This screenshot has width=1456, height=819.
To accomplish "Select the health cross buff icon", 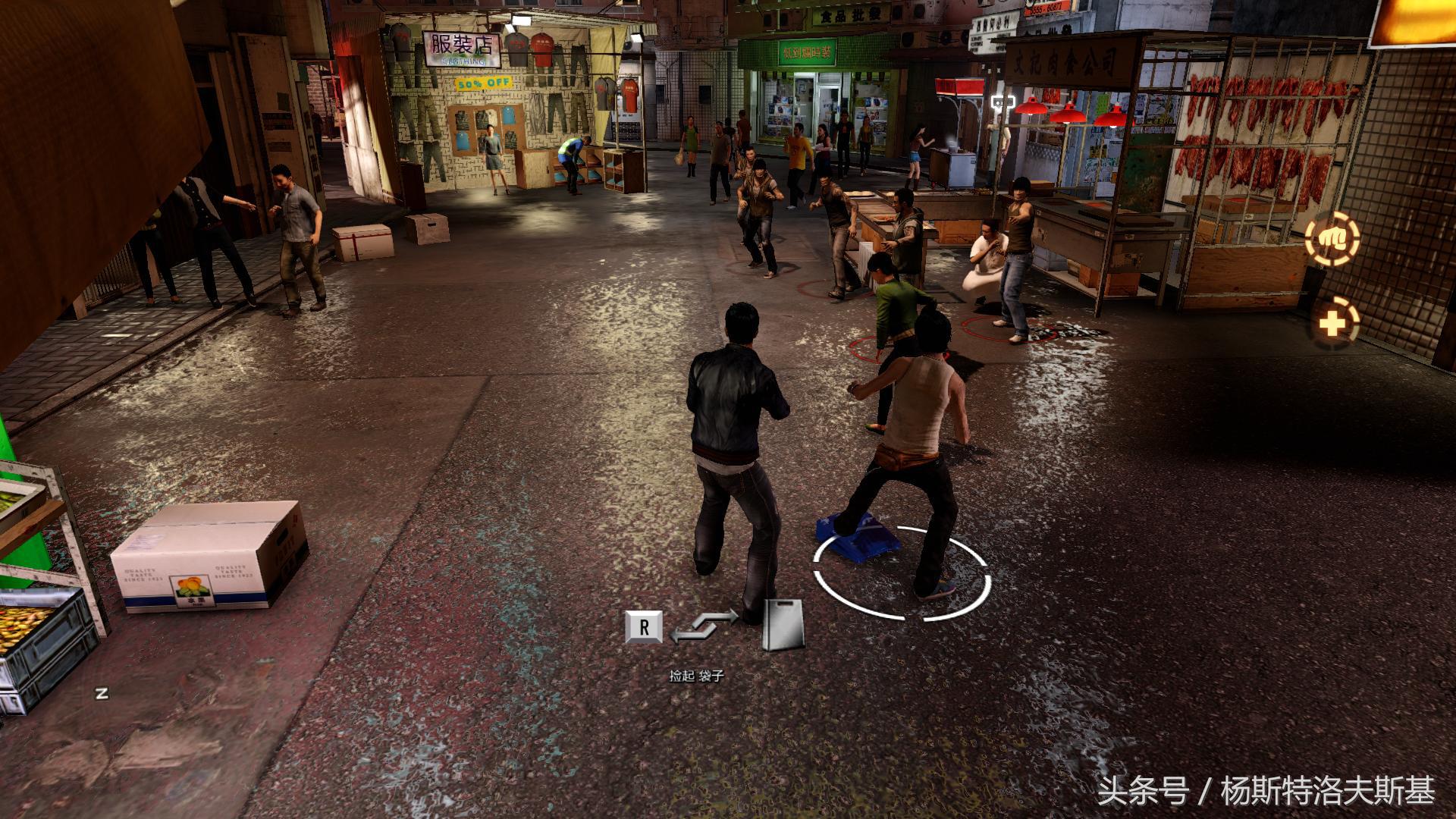I will (x=1332, y=324).
